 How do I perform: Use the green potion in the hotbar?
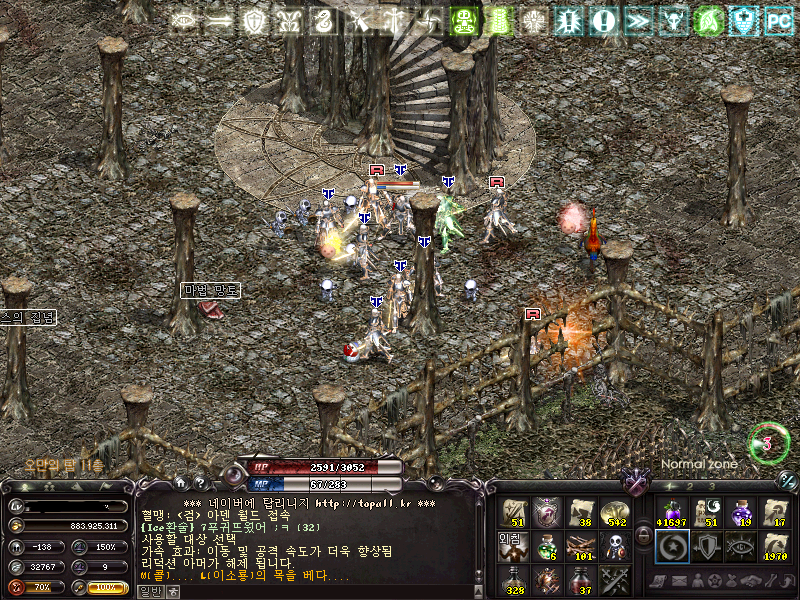click(x=546, y=546)
